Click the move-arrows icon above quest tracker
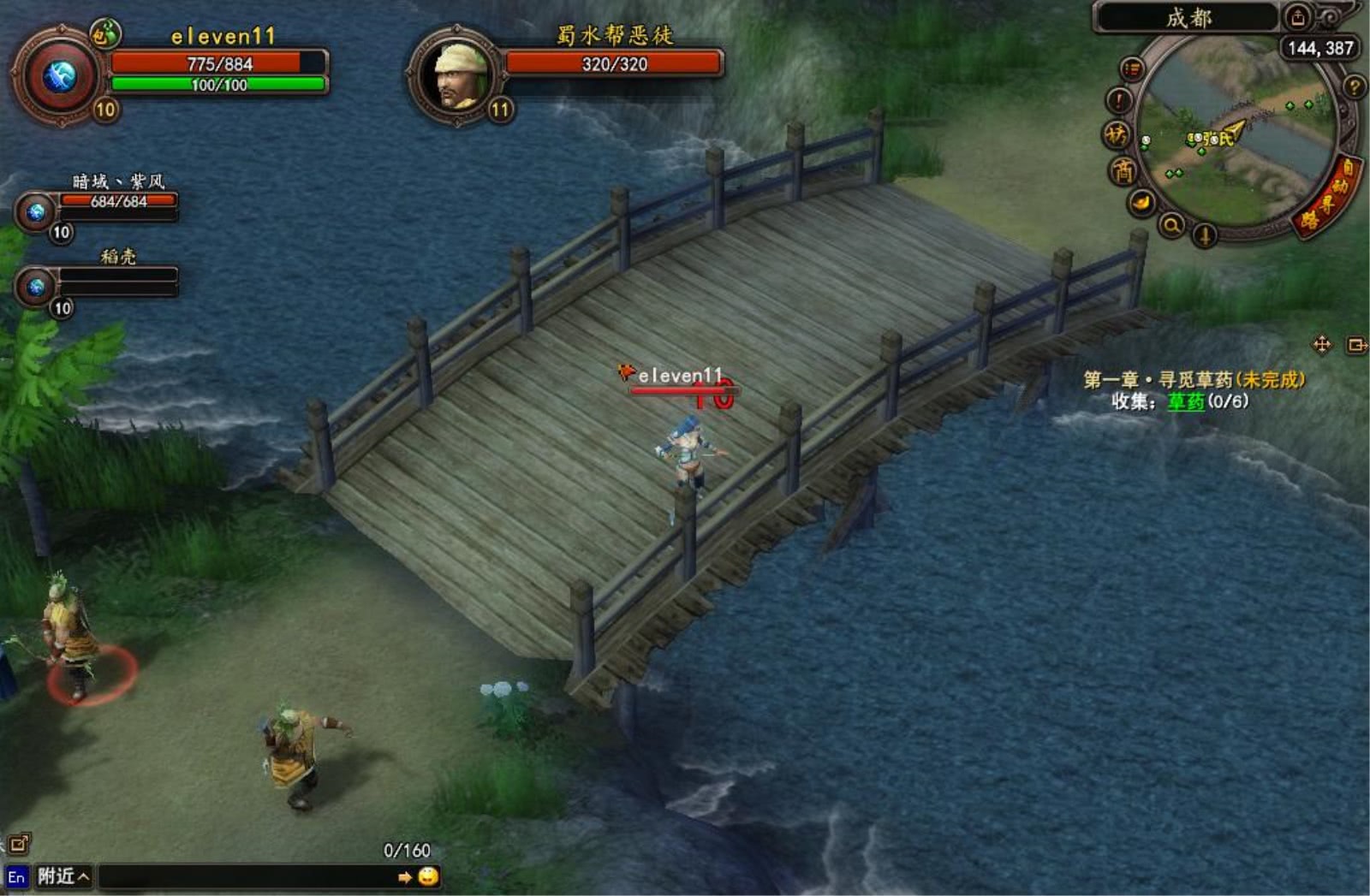 point(1321,345)
